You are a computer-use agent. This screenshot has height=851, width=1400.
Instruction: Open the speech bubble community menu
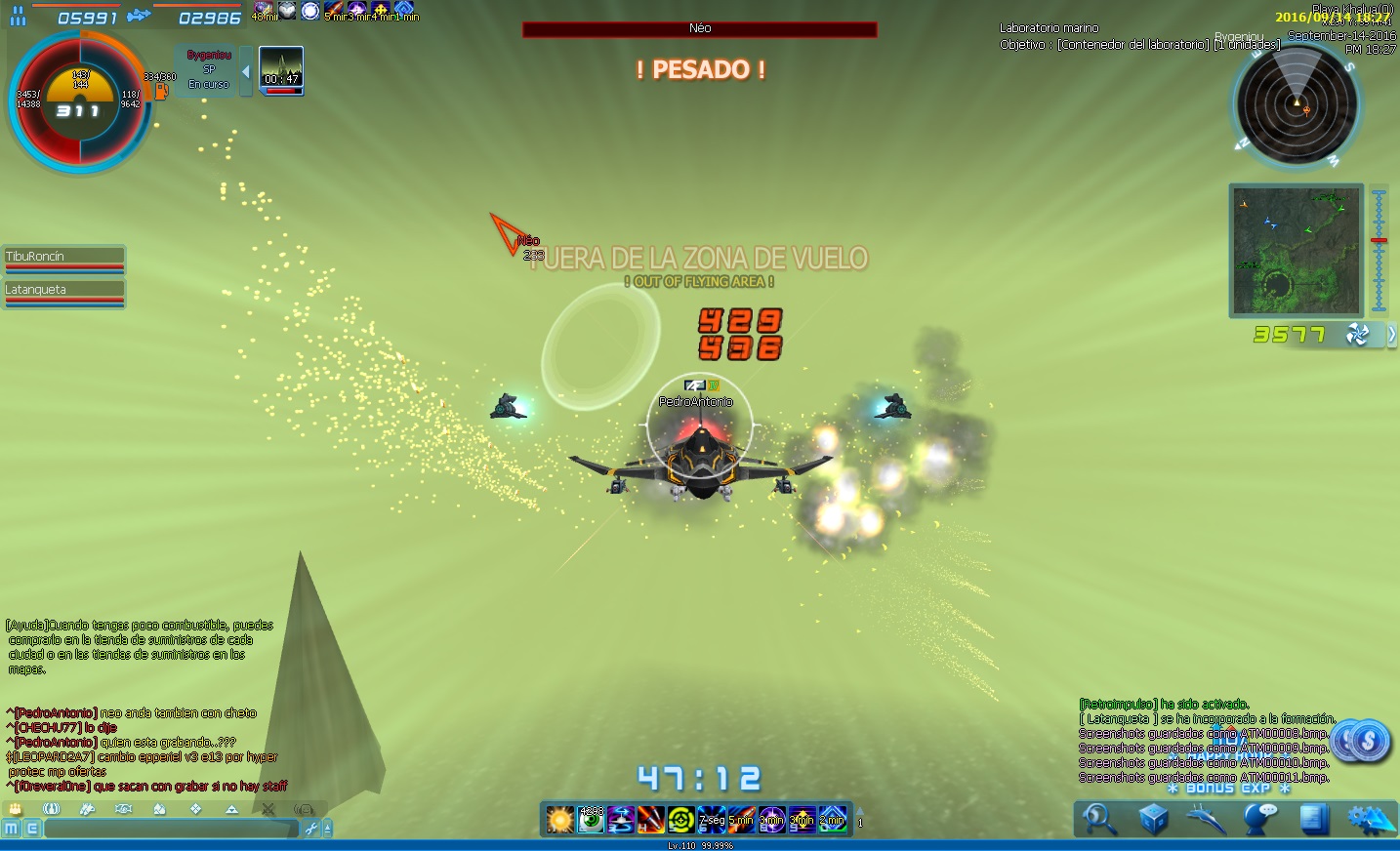click(x=1260, y=820)
